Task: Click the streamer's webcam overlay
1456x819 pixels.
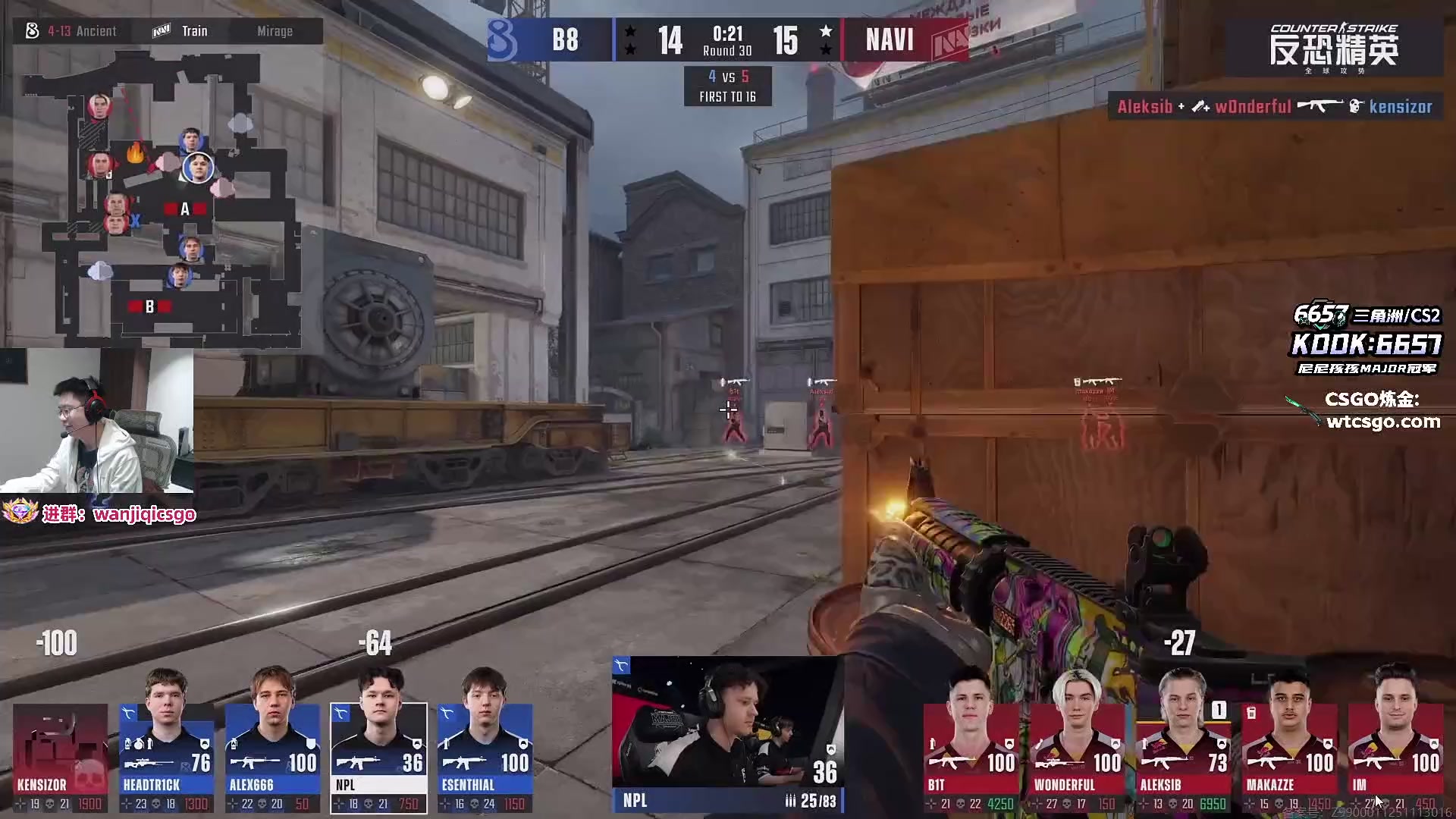Action: 96,421
